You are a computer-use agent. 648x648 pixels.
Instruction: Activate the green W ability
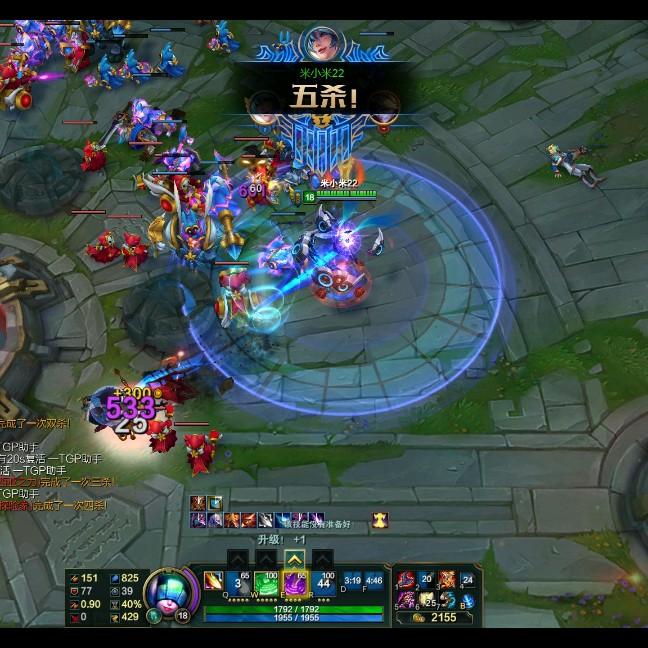point(266,582)
